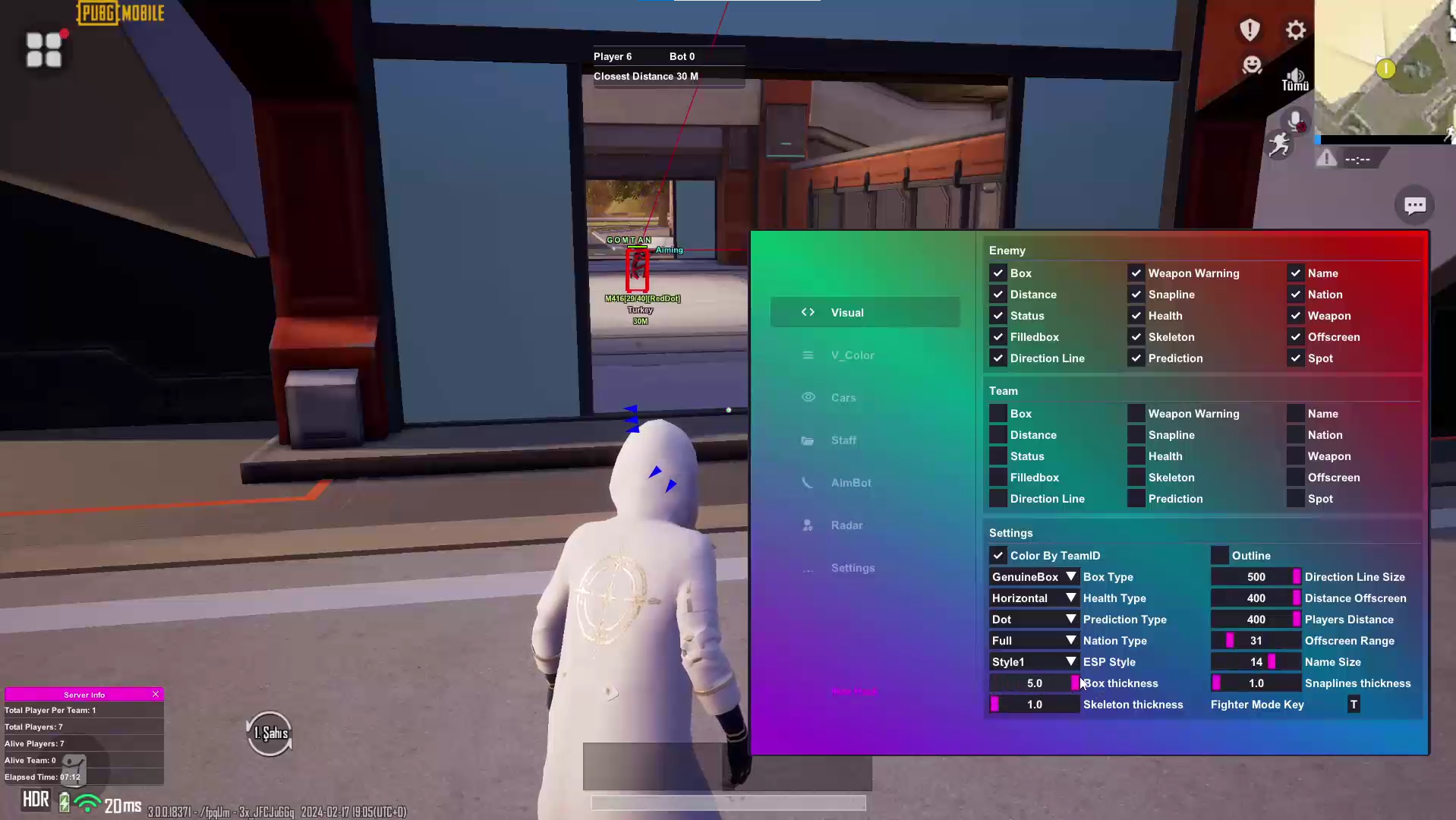This screenshot has height=820, width=1456.
Task: Close the Server info panel
Action: [x=156, y=694]
